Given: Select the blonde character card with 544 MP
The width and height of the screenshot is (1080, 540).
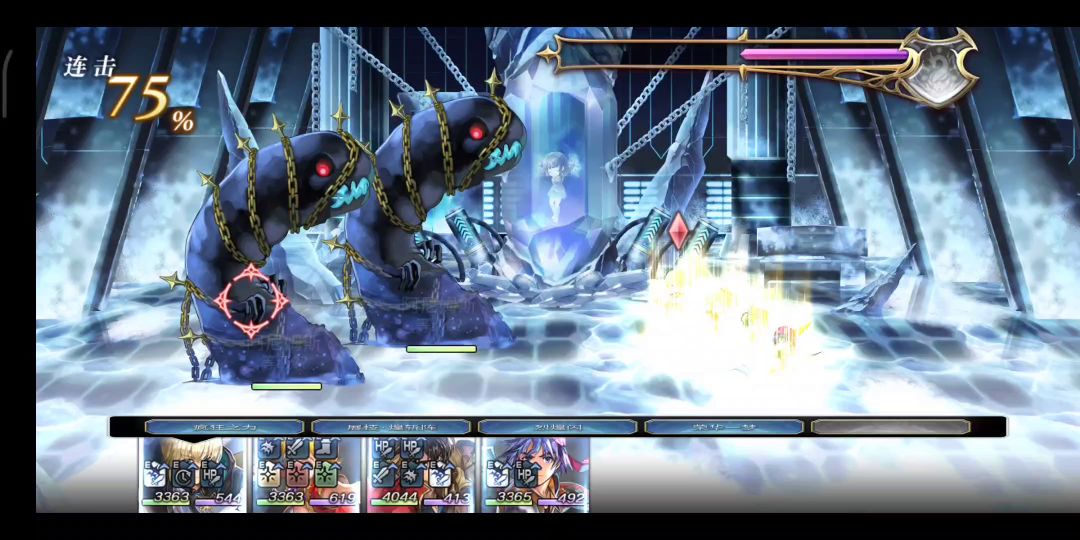Looking at the screenshot, I should 193,475.
